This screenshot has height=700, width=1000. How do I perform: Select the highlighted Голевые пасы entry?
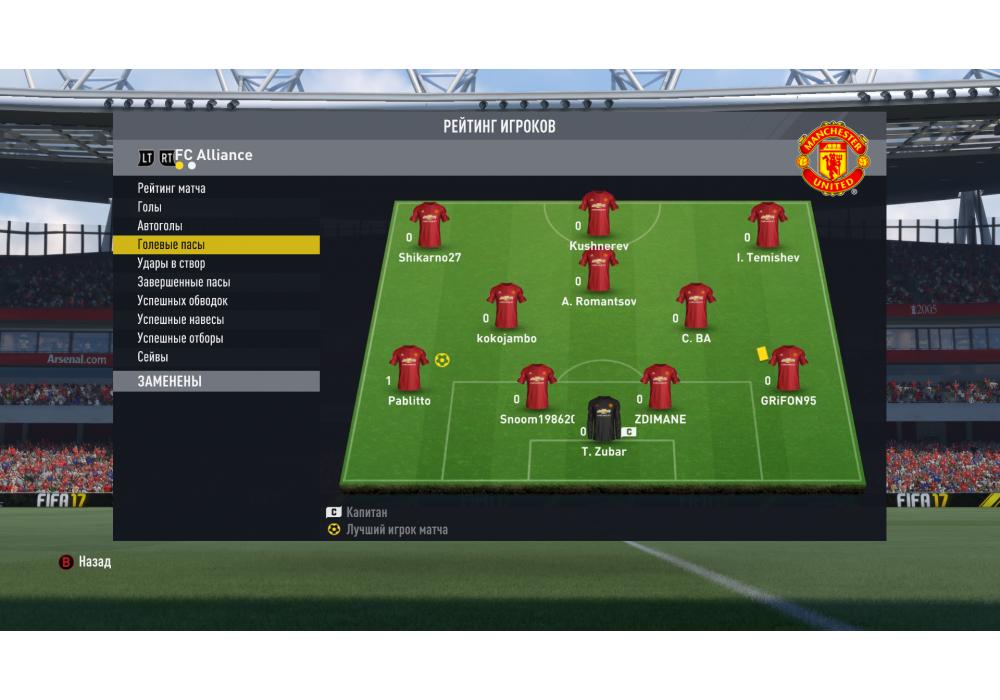(x=172, y=245)
